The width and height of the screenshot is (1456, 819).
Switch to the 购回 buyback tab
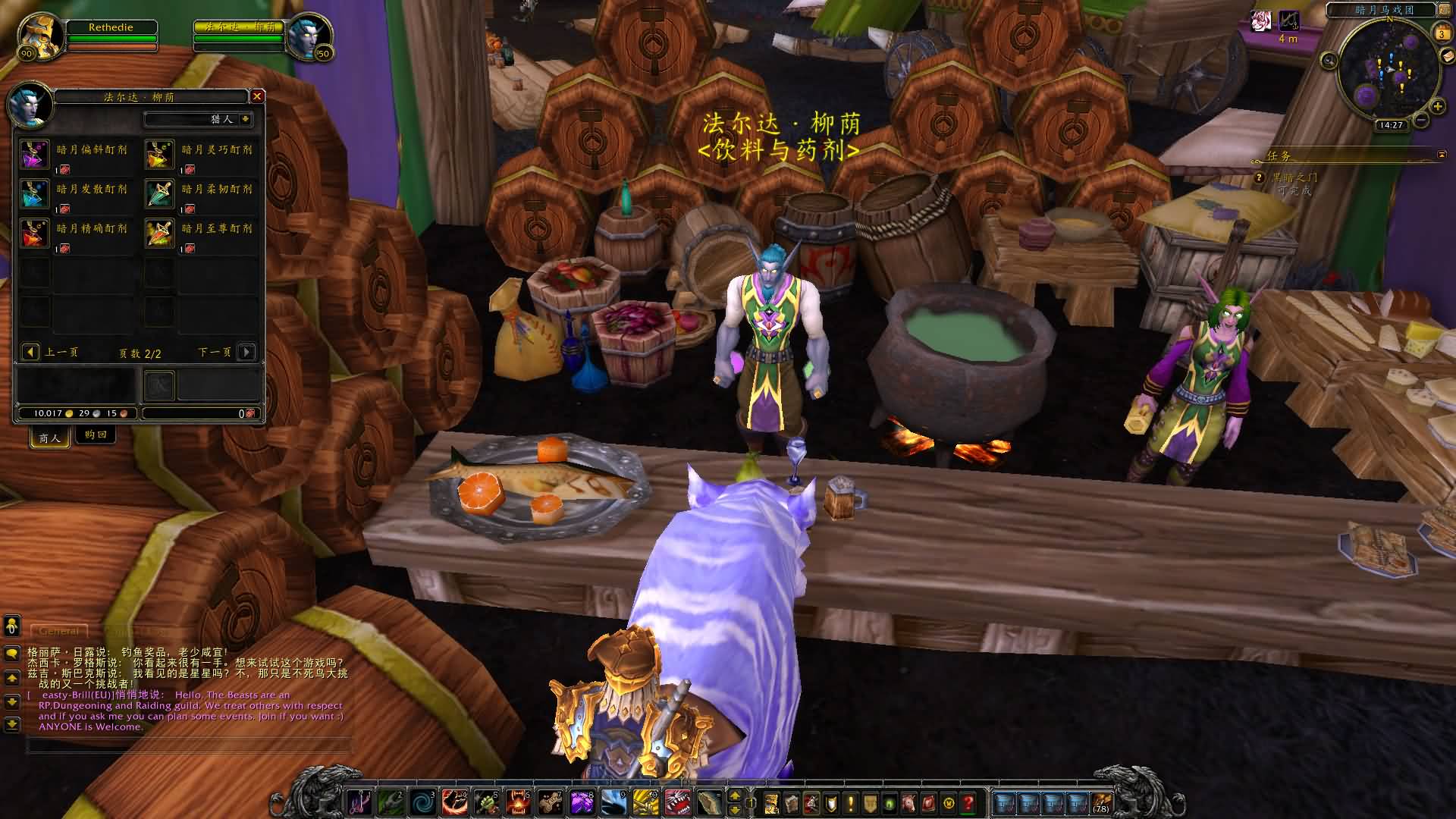coord(96,435)
